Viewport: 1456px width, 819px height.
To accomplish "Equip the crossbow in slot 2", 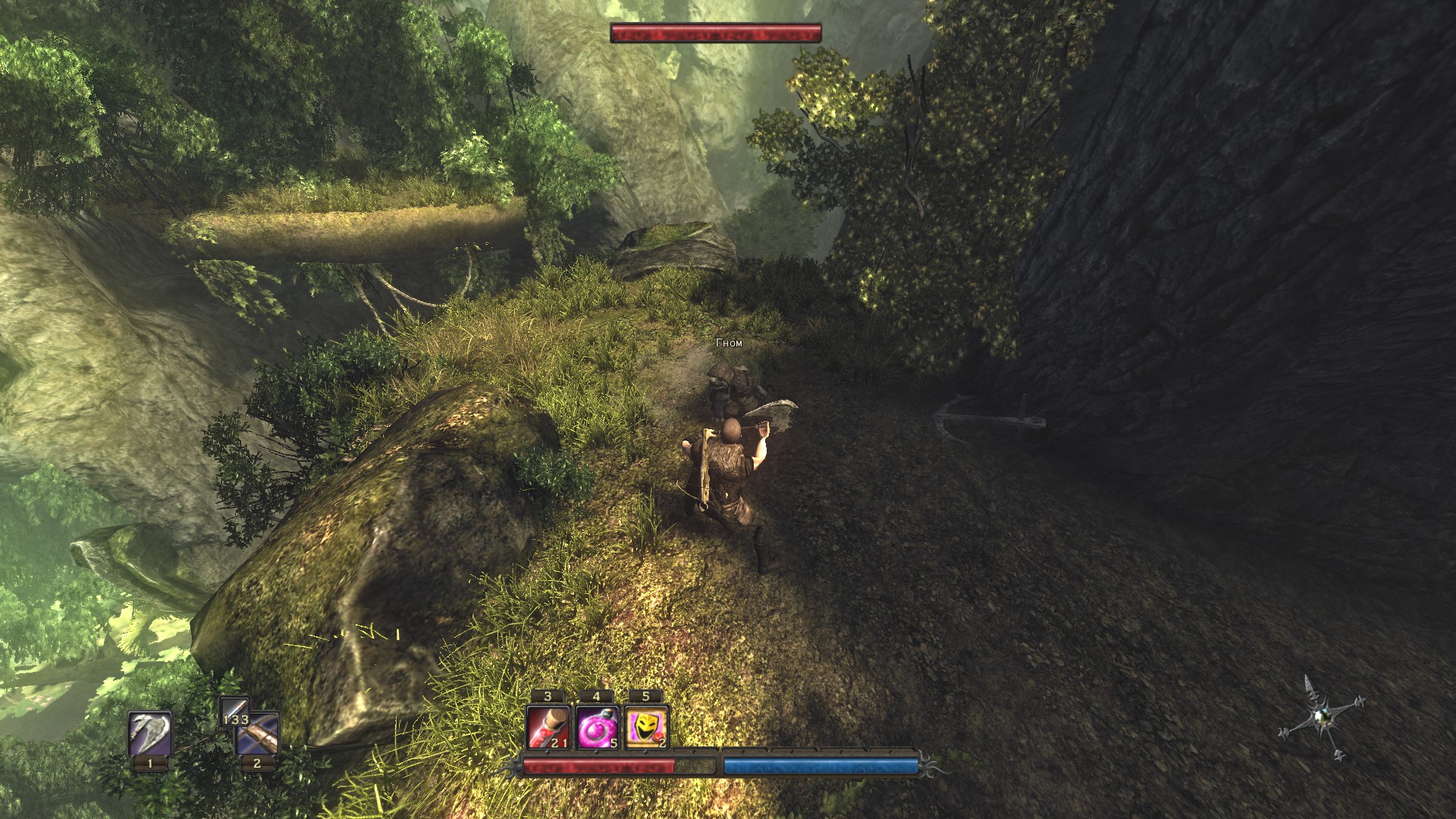I will pyautogui.click(x=259, y=735).
